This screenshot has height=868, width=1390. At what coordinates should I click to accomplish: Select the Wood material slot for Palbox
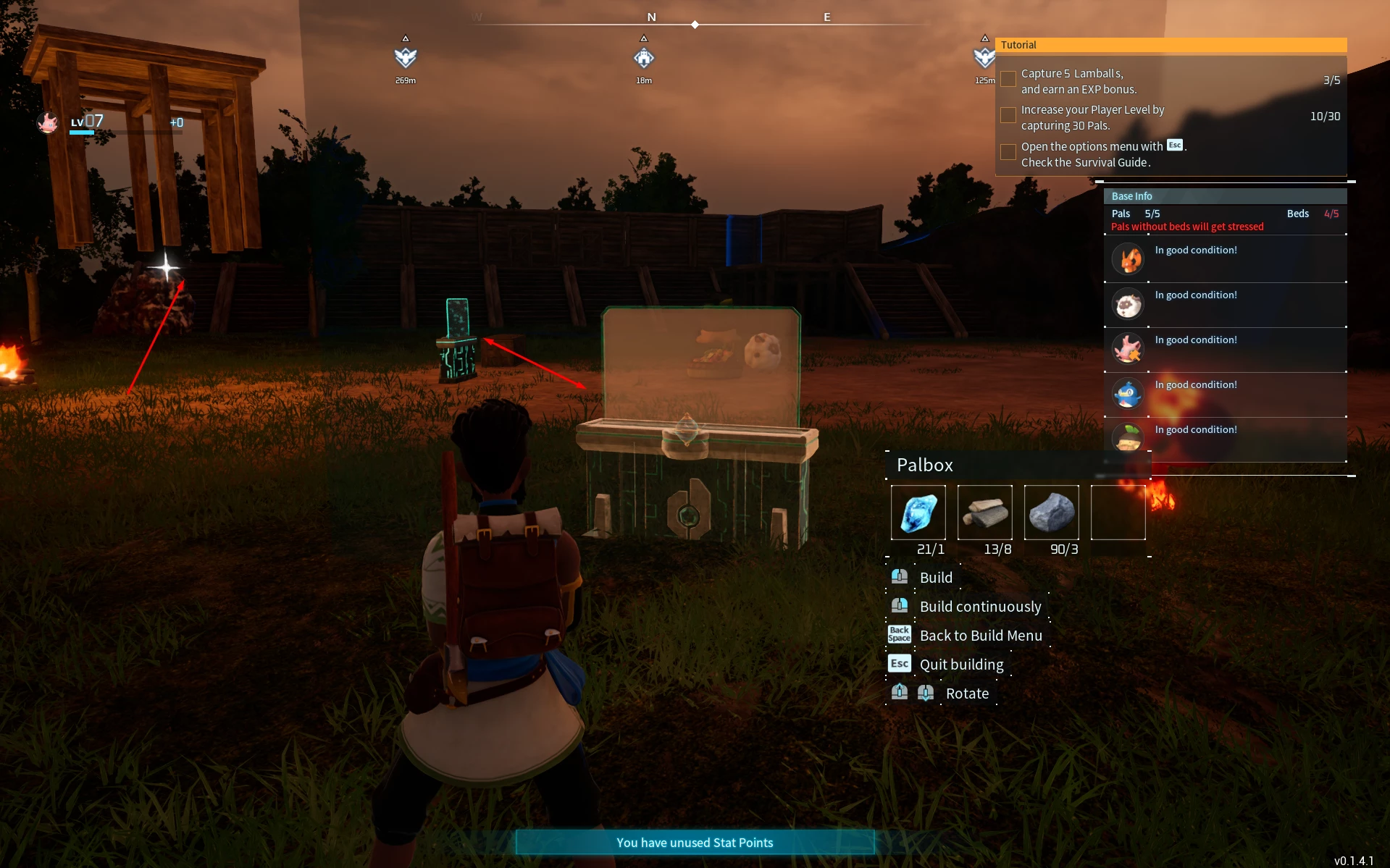[984, 513]
